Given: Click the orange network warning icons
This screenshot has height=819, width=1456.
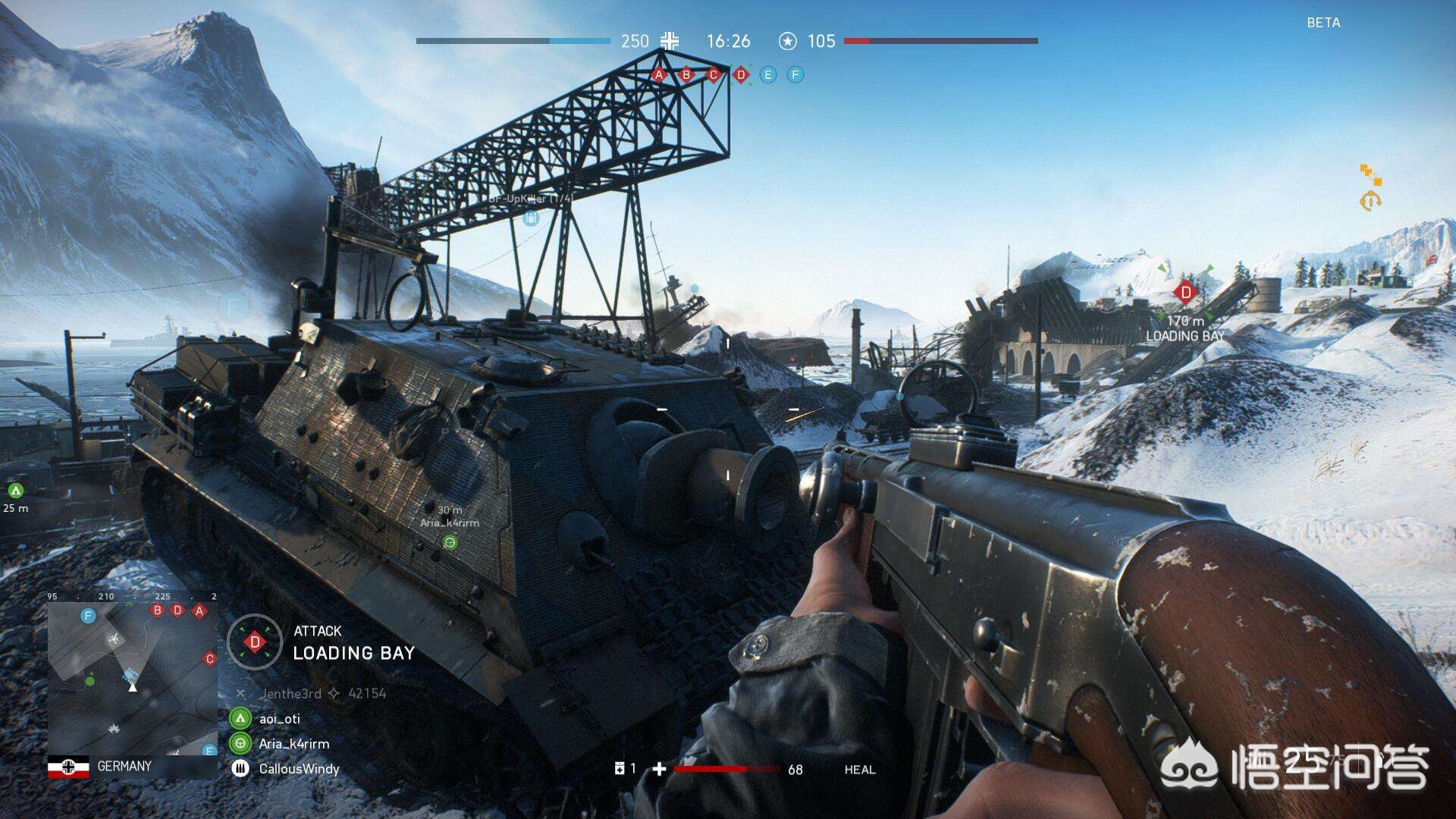Looking at the screenshot, I should point(1370,187).
